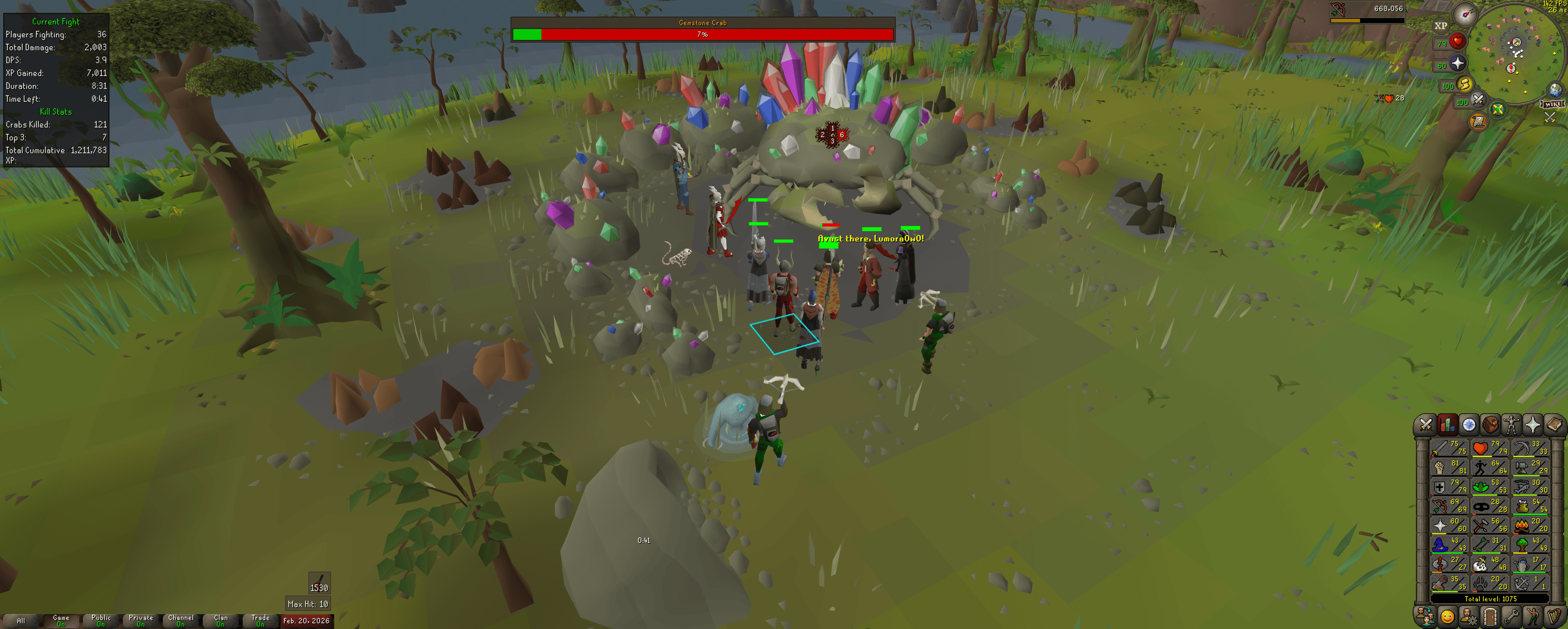1568x629 pixels.
Task: Toggle Private chat off
Action: point(141,620)
